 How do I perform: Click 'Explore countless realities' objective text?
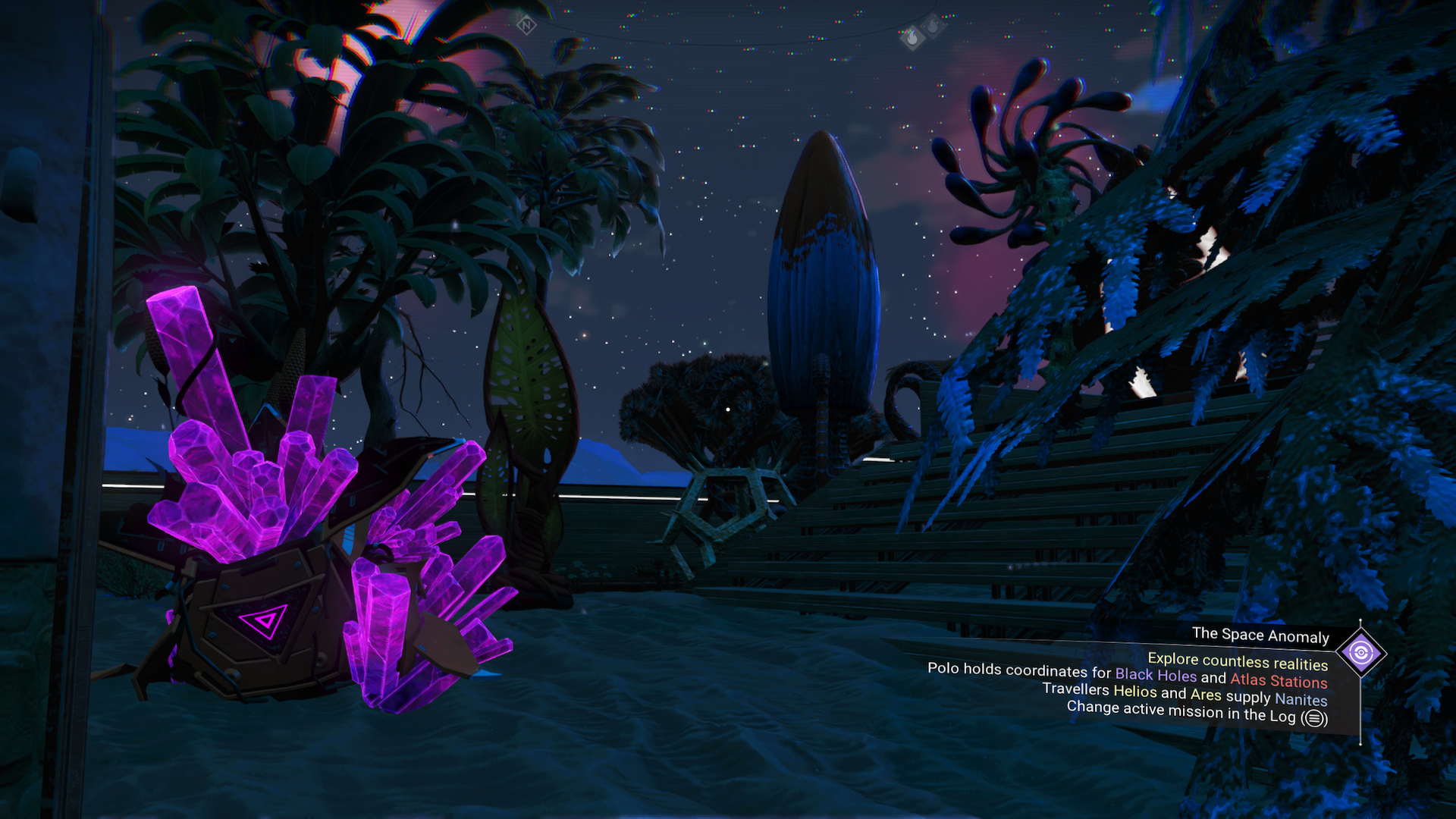1238,661
